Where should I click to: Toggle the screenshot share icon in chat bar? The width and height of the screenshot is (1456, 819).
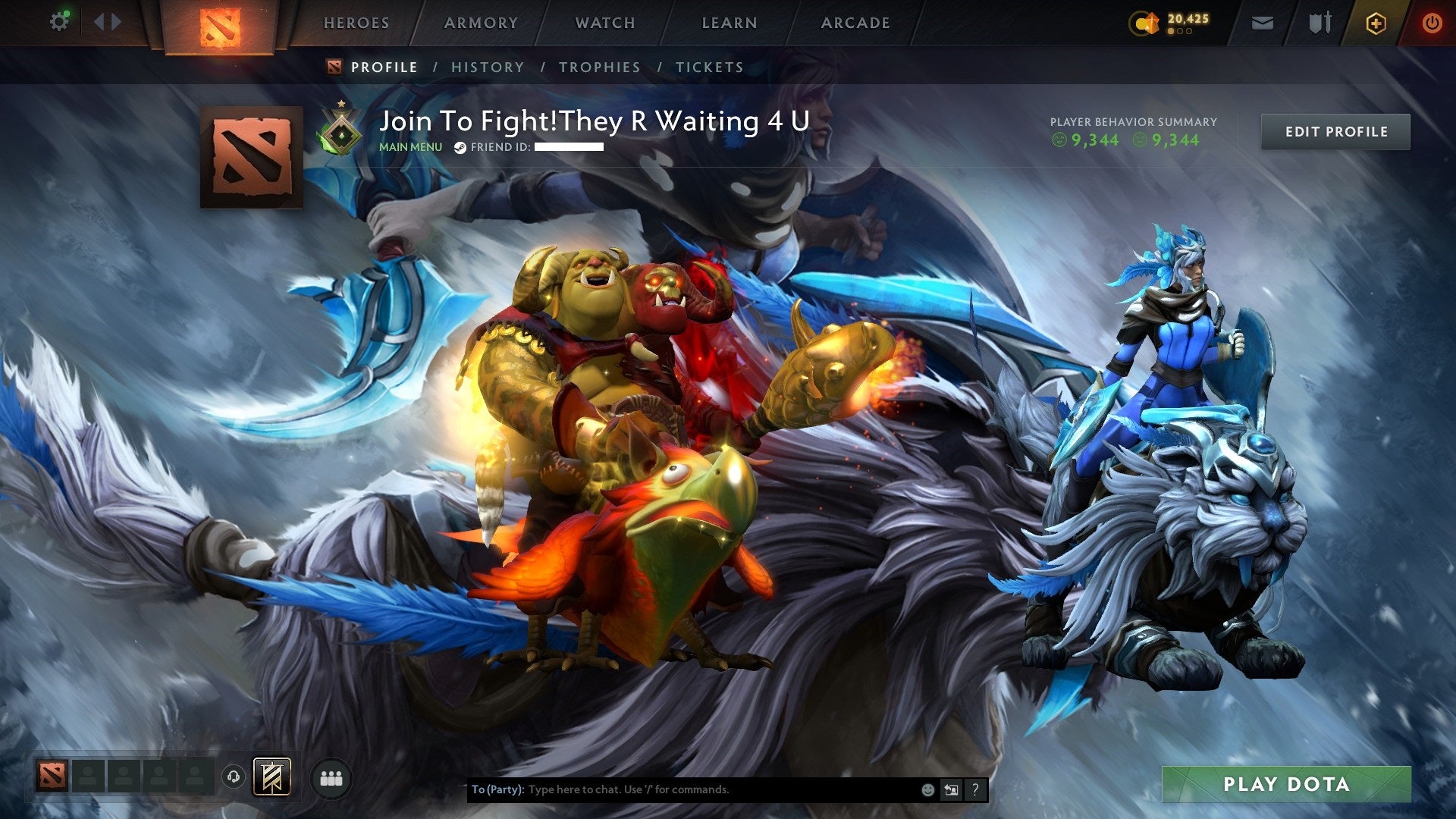(x=952, y=789)
